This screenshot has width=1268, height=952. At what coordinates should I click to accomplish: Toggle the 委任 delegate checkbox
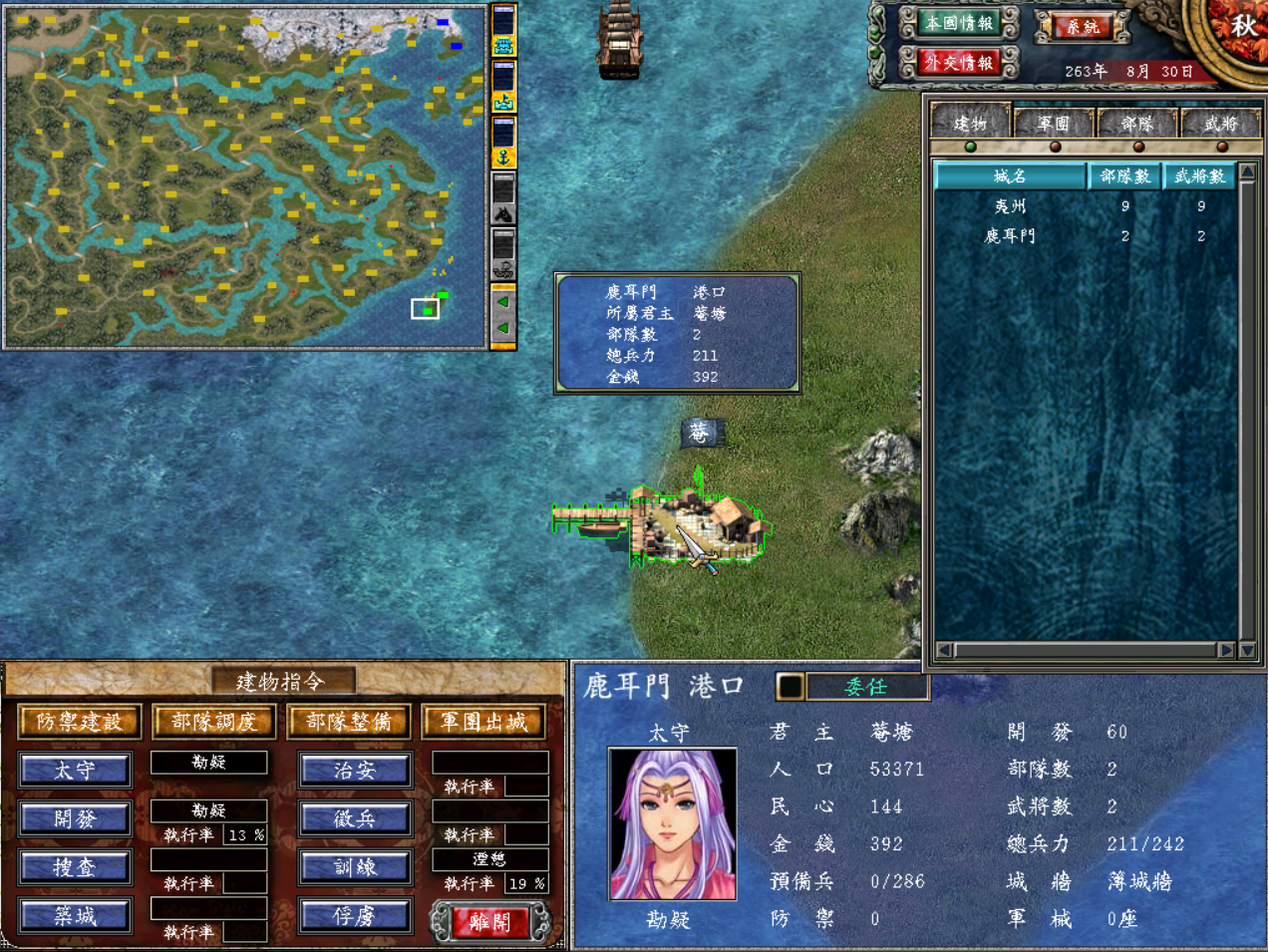coord(790,687)
